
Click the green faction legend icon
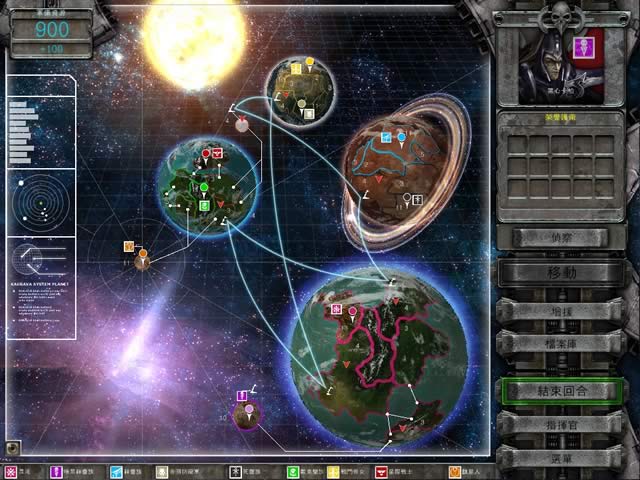pyautogui.click(x=293, y=471)
